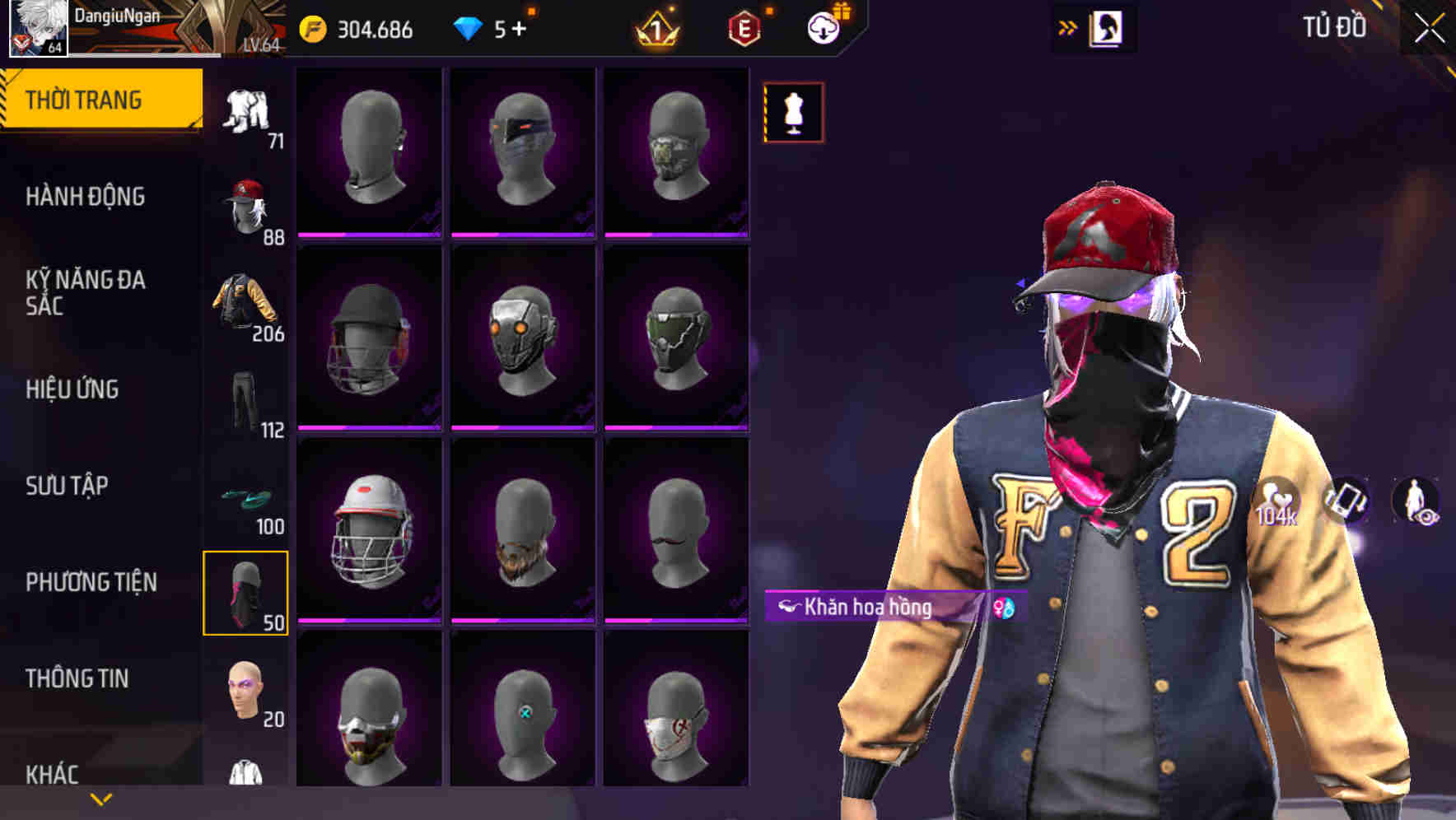Open the red E event badge icon
This screenshot has width=1456, height=820.
(743, 26)
